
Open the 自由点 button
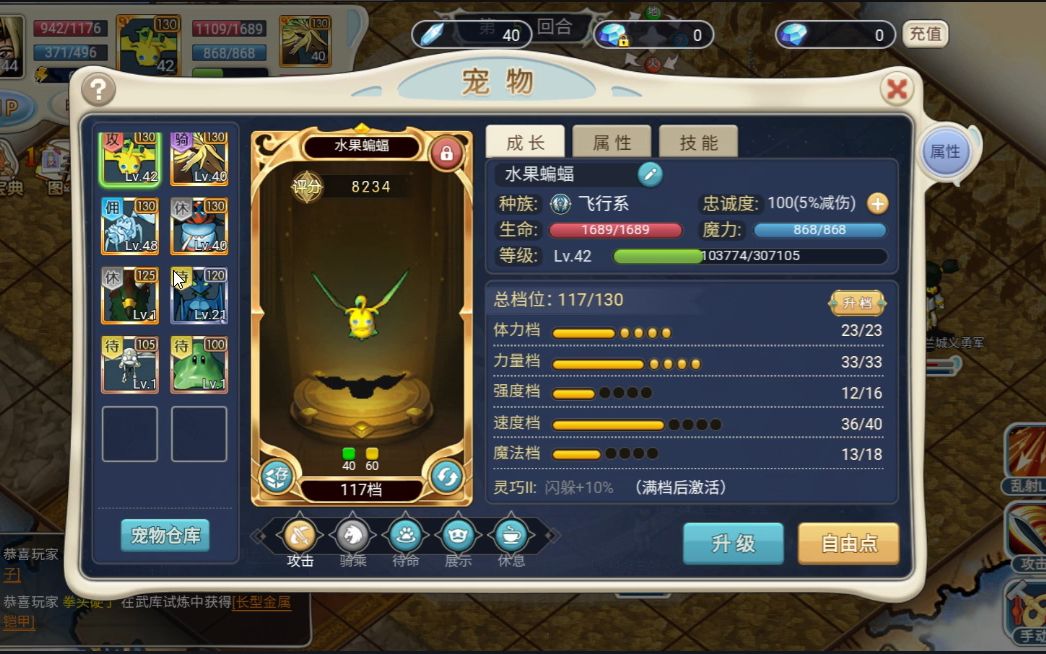(848, 544)
